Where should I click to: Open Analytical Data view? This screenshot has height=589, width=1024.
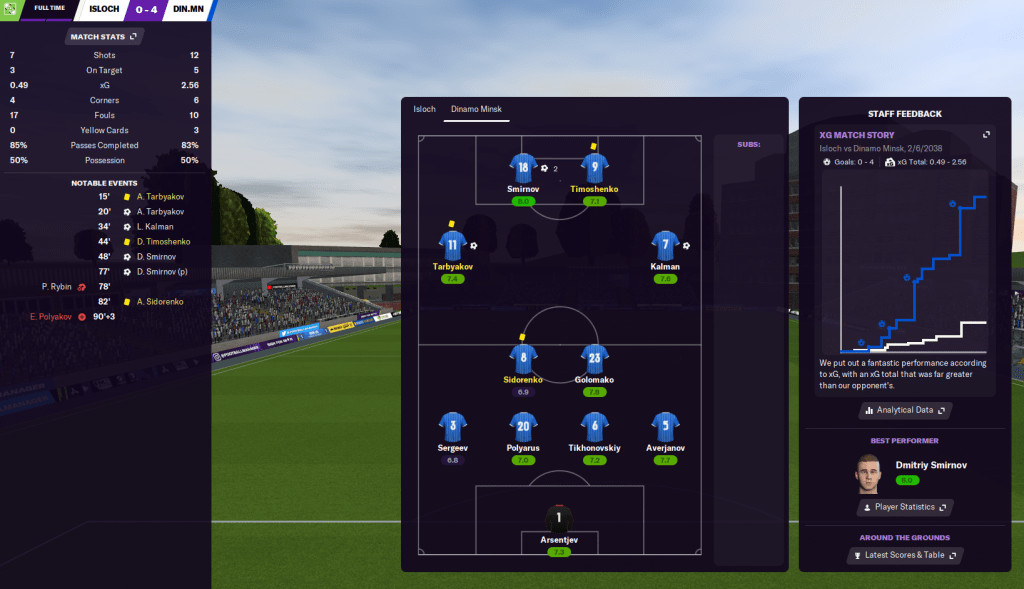coord(904,410)
